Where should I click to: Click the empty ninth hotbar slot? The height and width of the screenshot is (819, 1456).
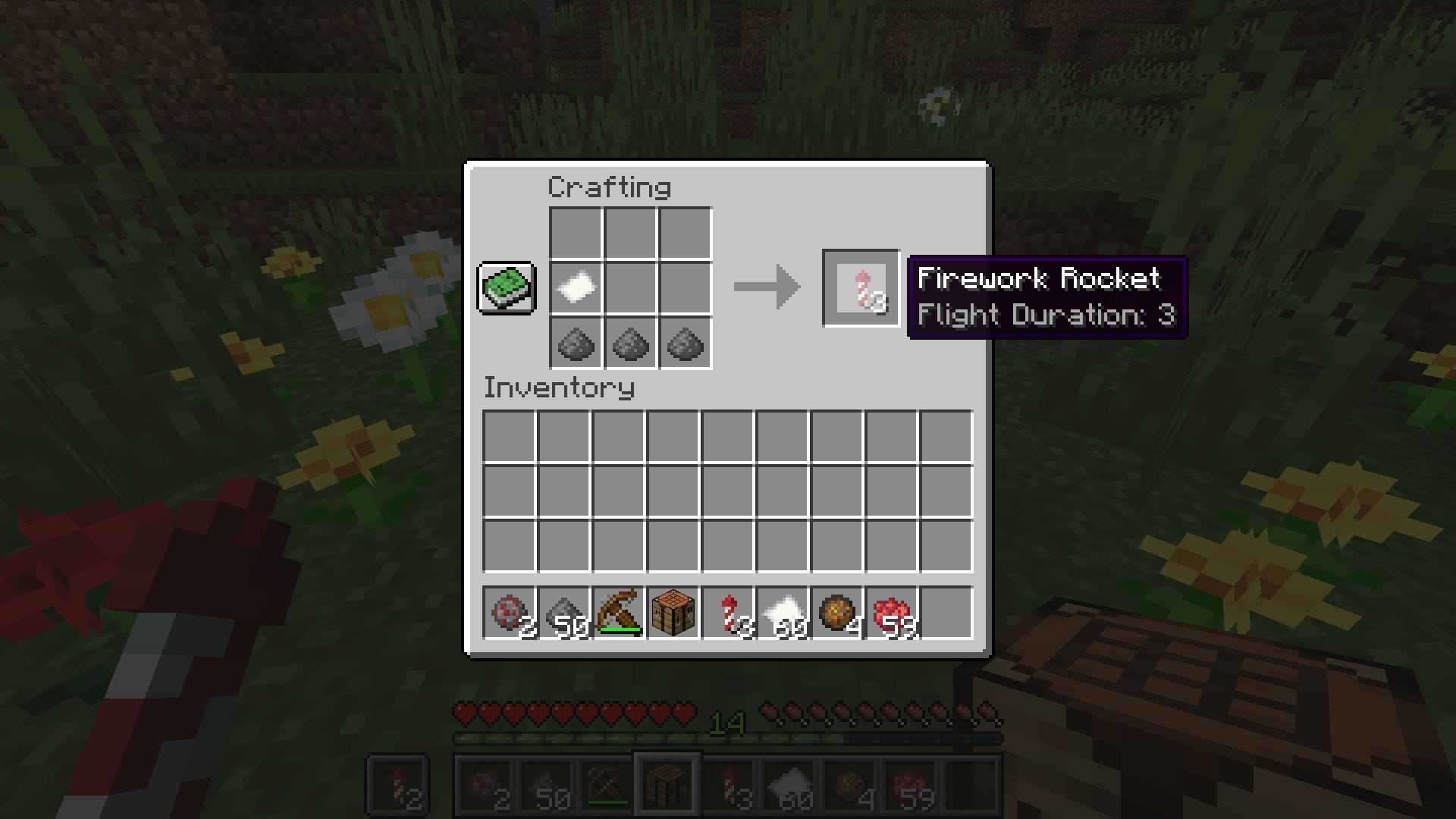(948, 613)
